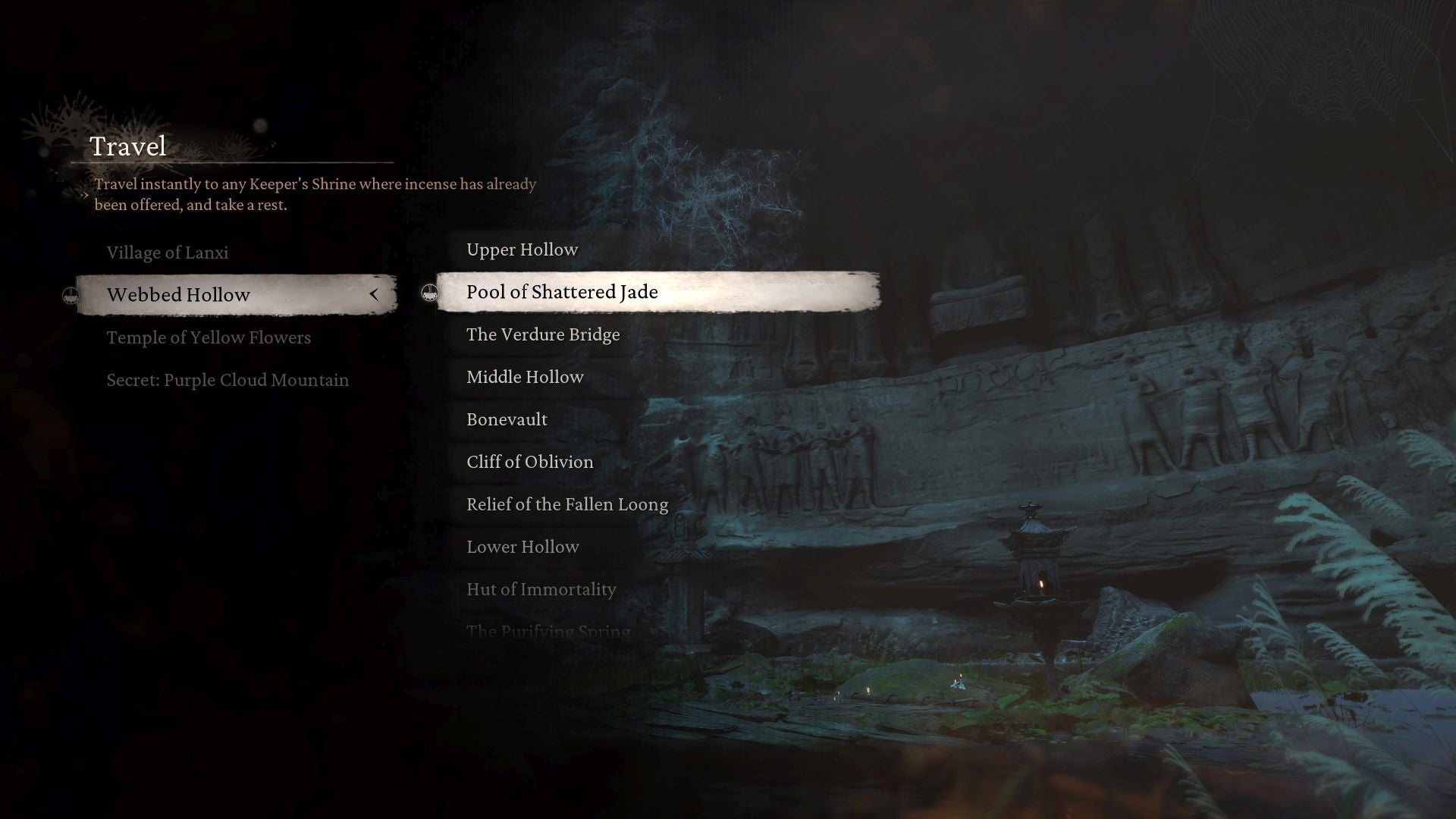The width and height of the screenshot is (1456, 819).
Task: Select Relief of the Fallen Loong
Action: click(566, 504)
